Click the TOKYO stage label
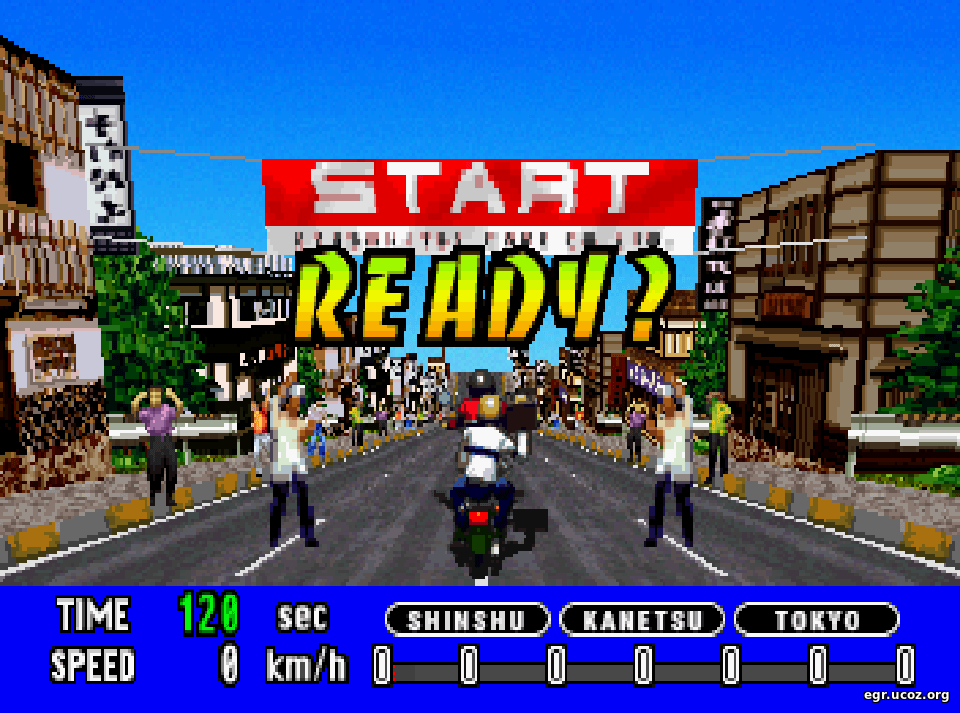Viewport: 960px width, 713px height. click(816, 620)
